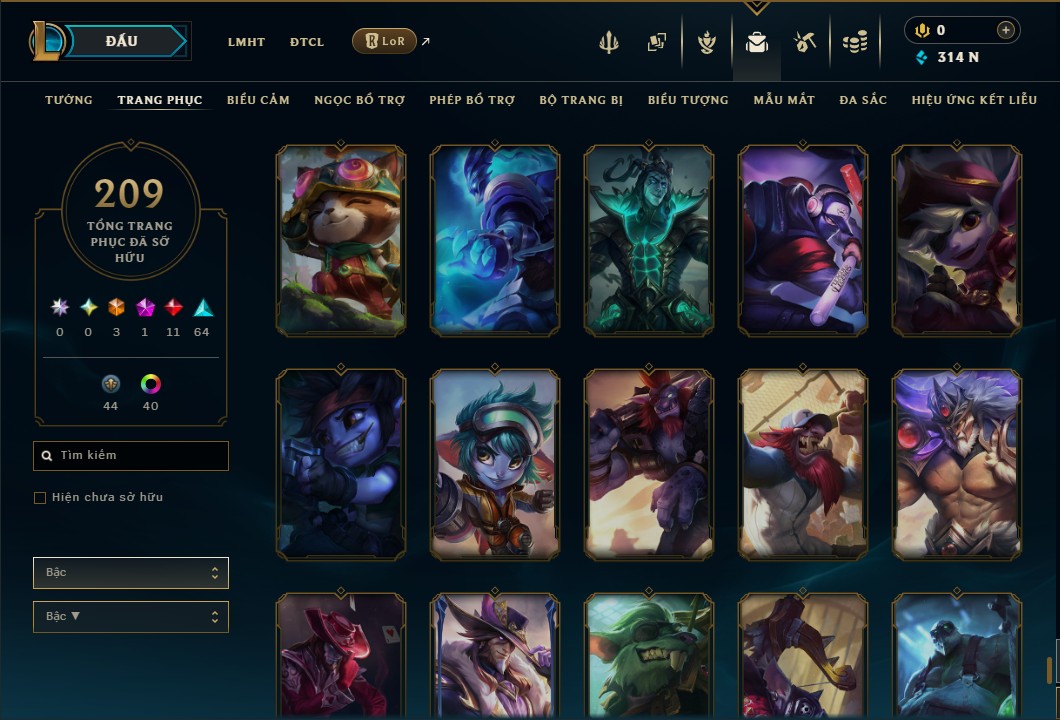The image size is (1060, 720).
Task: Select the NGỌC BỔ TRỢ tab
Action: [359, 100]
